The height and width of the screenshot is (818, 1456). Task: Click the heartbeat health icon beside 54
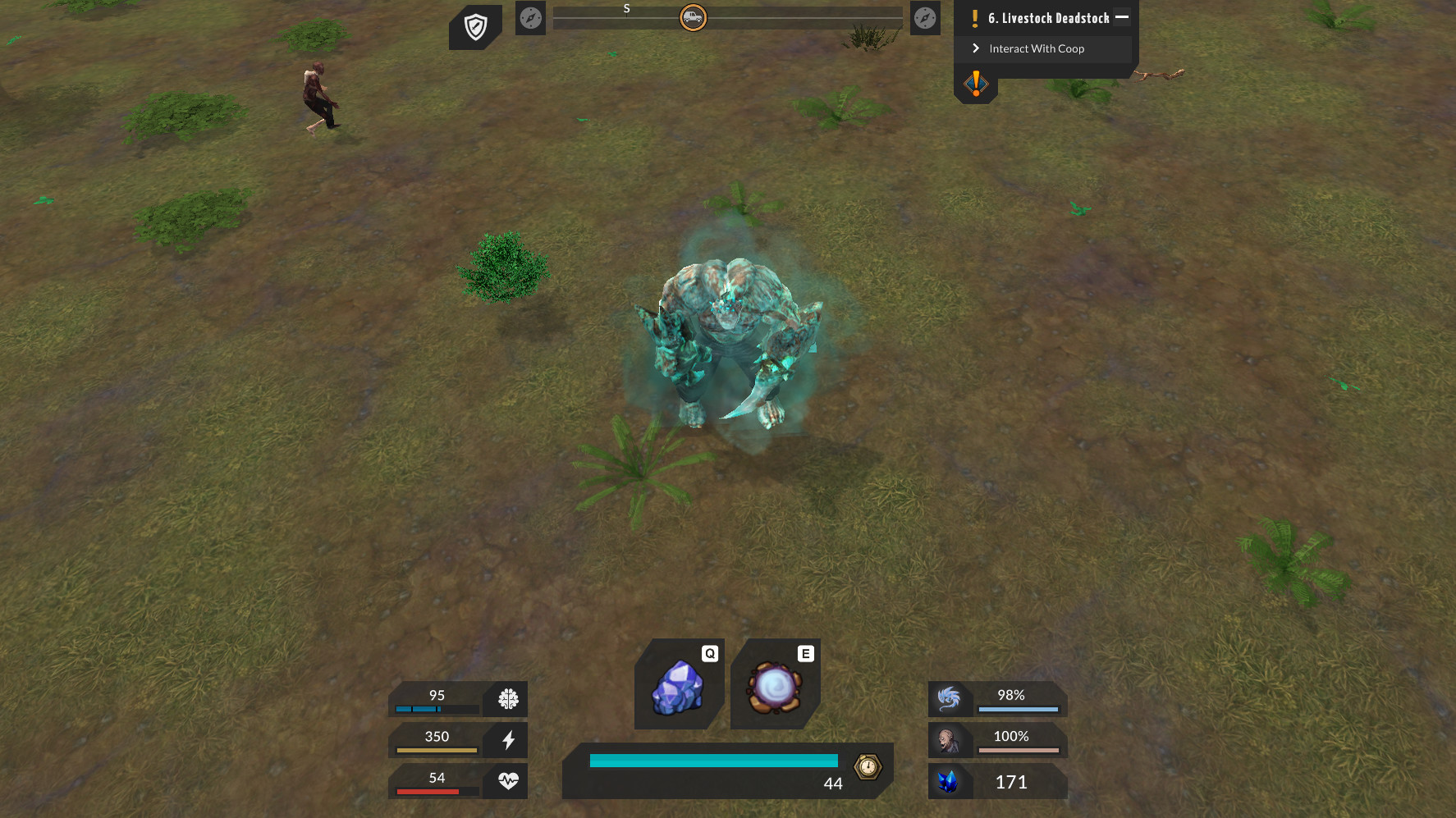click(x=509, y=781)
